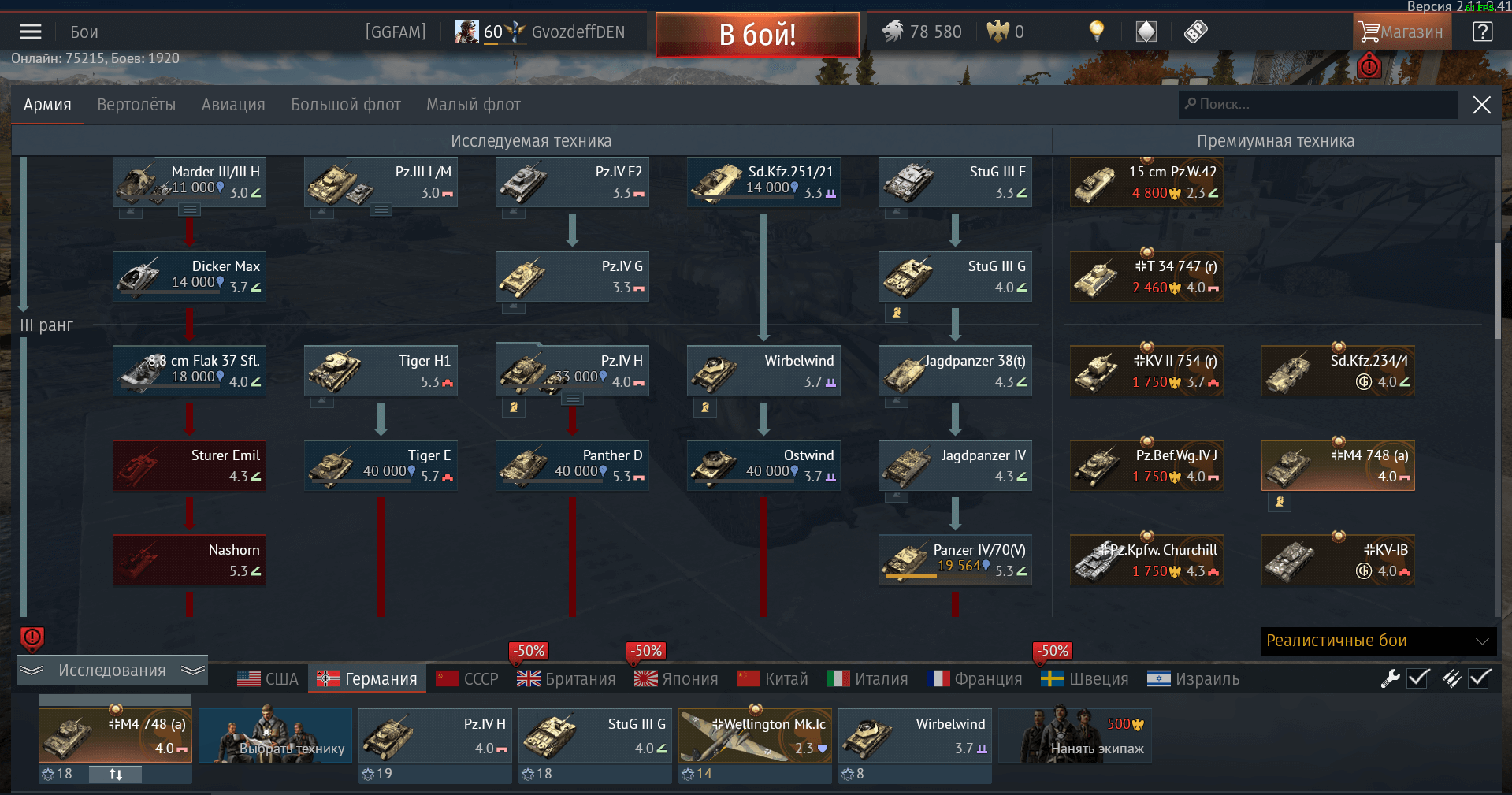Switch nation to СССР

[467, 679]
